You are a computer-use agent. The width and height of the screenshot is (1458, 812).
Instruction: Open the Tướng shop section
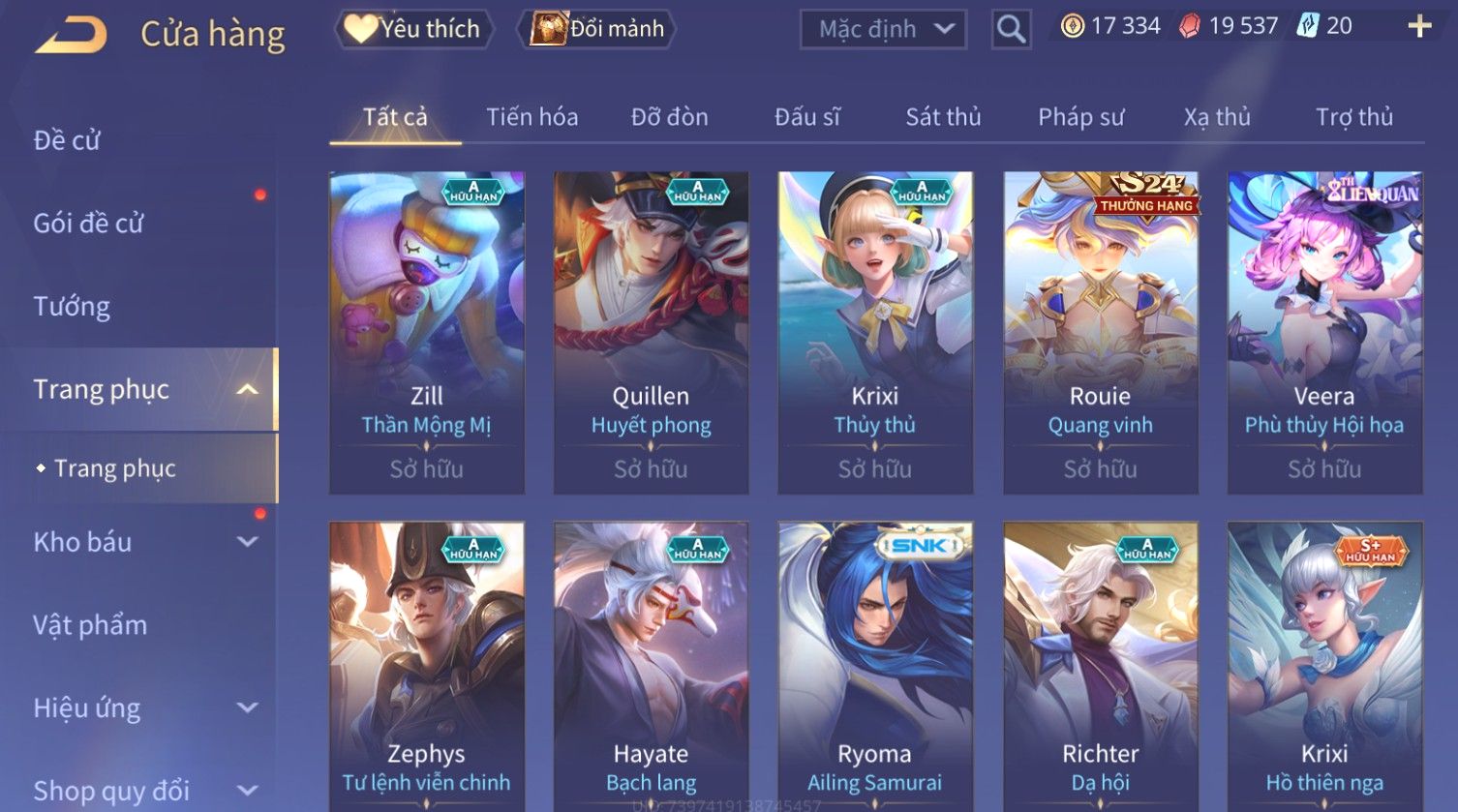click(72, 307)
